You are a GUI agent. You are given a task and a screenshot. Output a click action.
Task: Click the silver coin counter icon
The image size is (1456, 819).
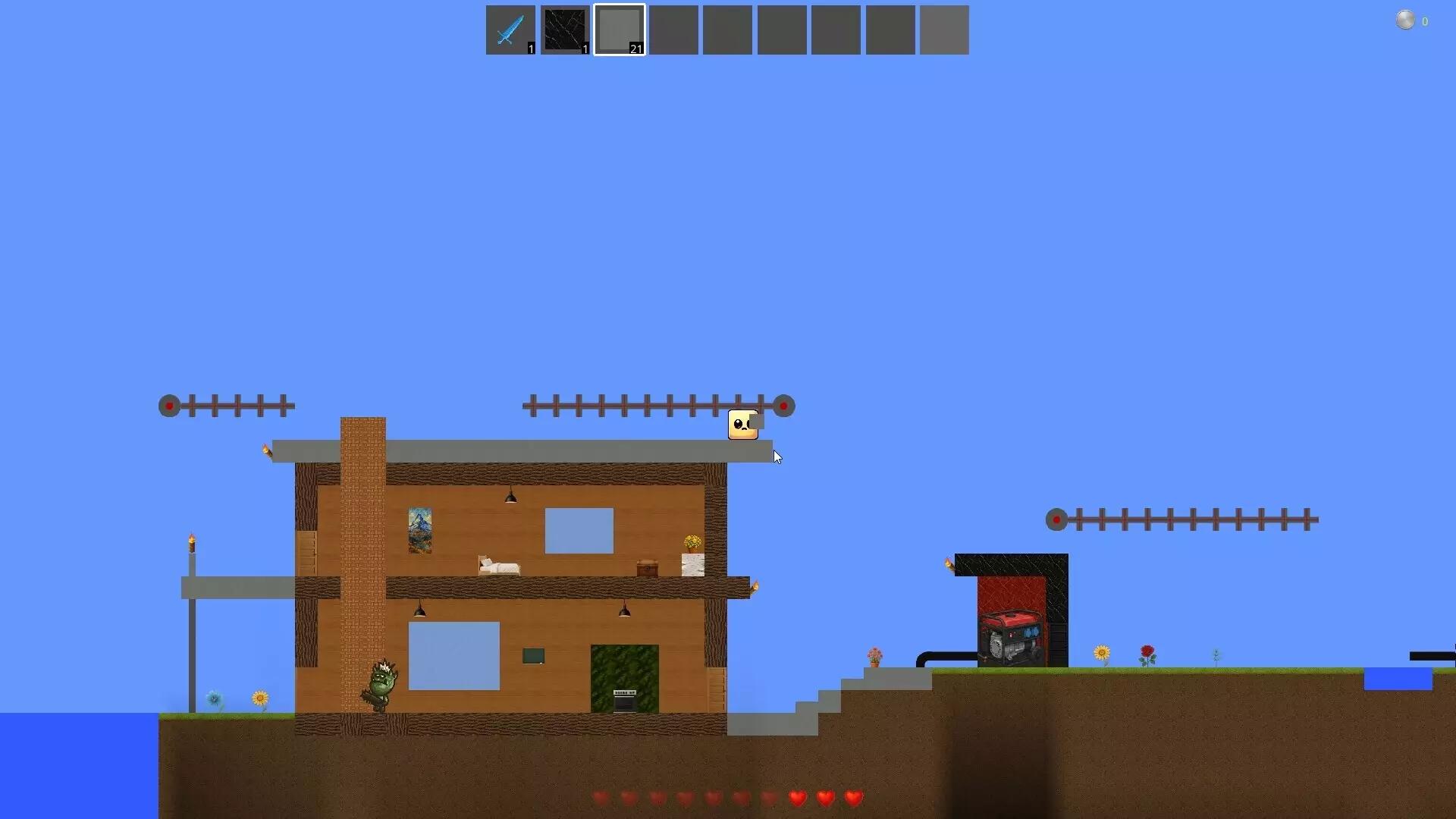pos(1407,20)
